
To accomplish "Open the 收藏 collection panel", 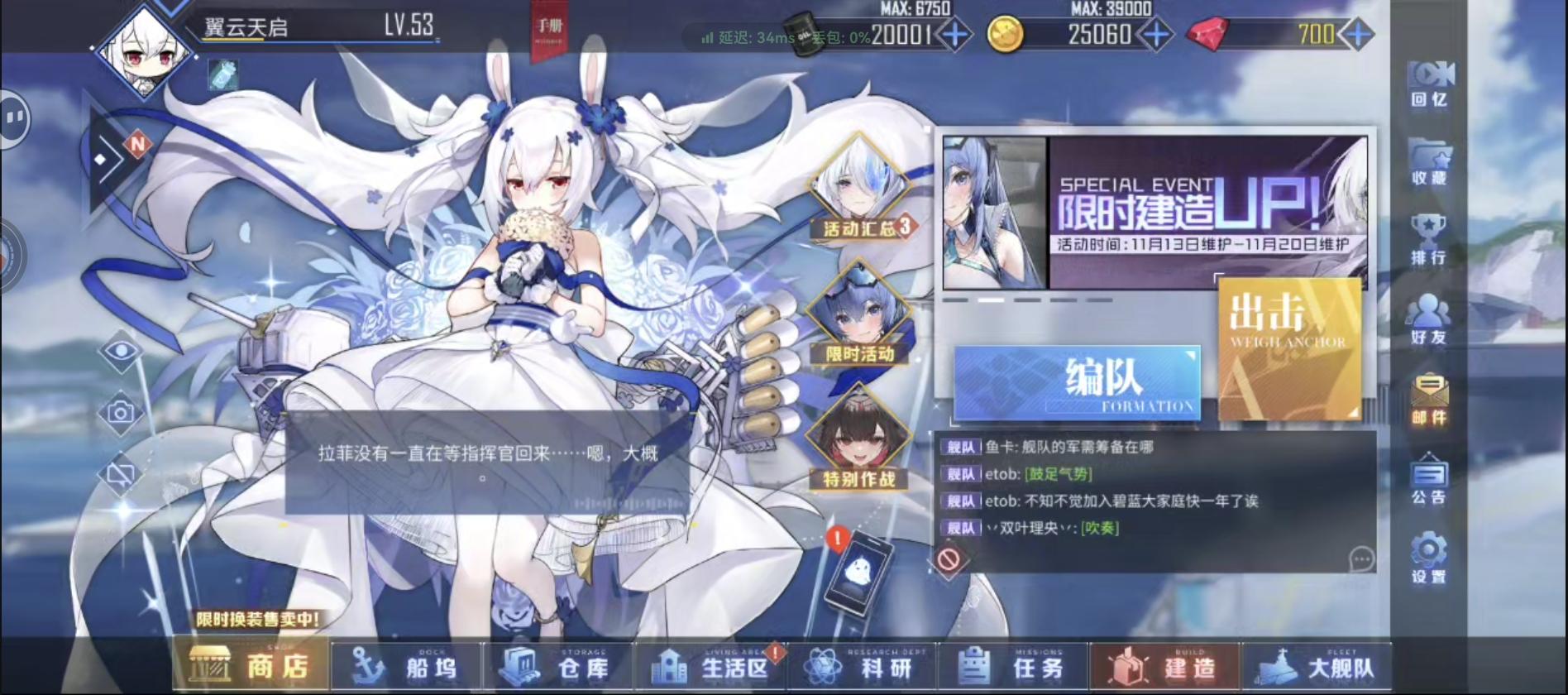I will point(1429,165).
